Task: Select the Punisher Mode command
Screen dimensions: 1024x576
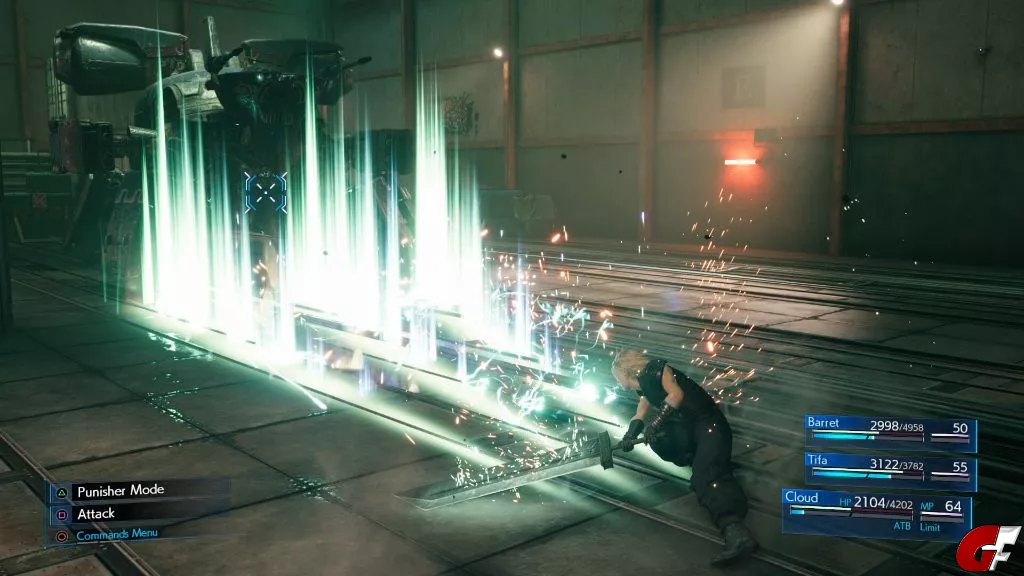Action: 120,490
